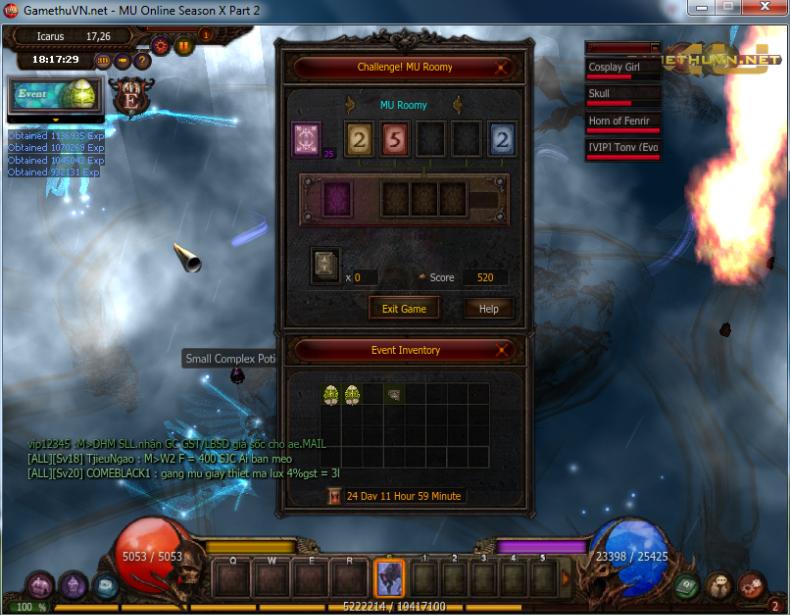The image size is (790, 615).
Task: Close the game window
Action: point(764,7)
